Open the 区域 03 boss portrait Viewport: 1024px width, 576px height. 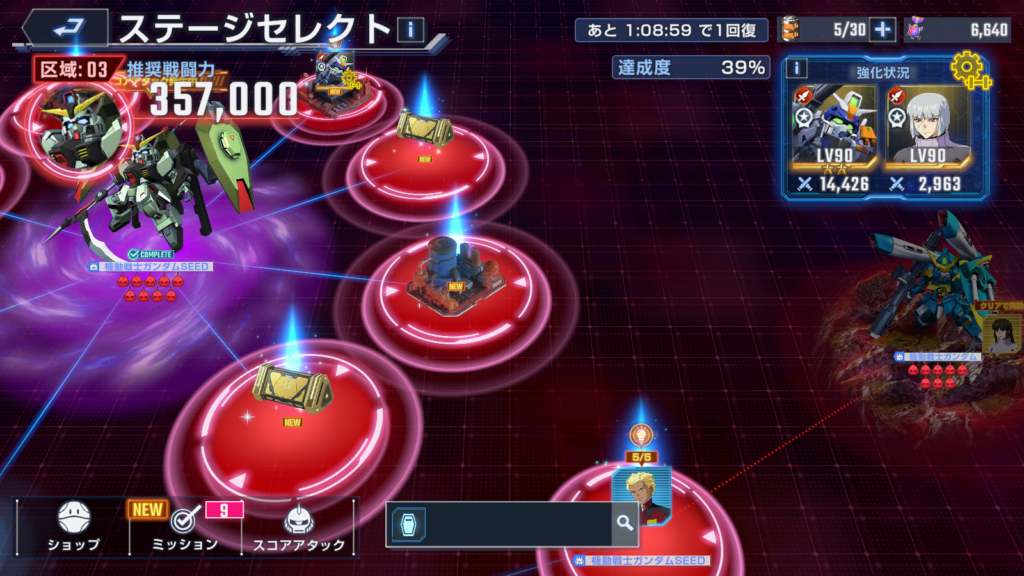(82, 127)
